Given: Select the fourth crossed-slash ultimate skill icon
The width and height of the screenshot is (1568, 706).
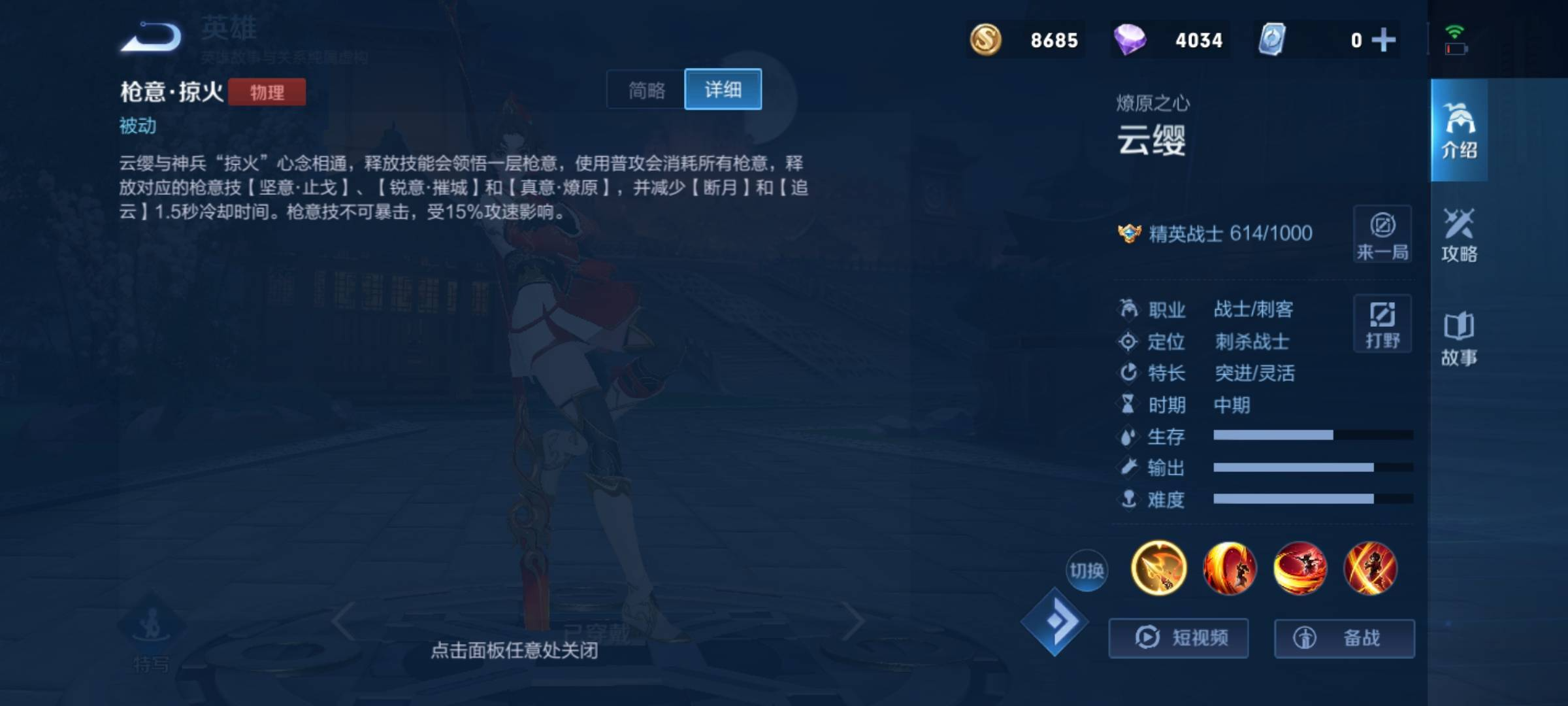Looking at the screenshot, I should [x=1370, y=568].
